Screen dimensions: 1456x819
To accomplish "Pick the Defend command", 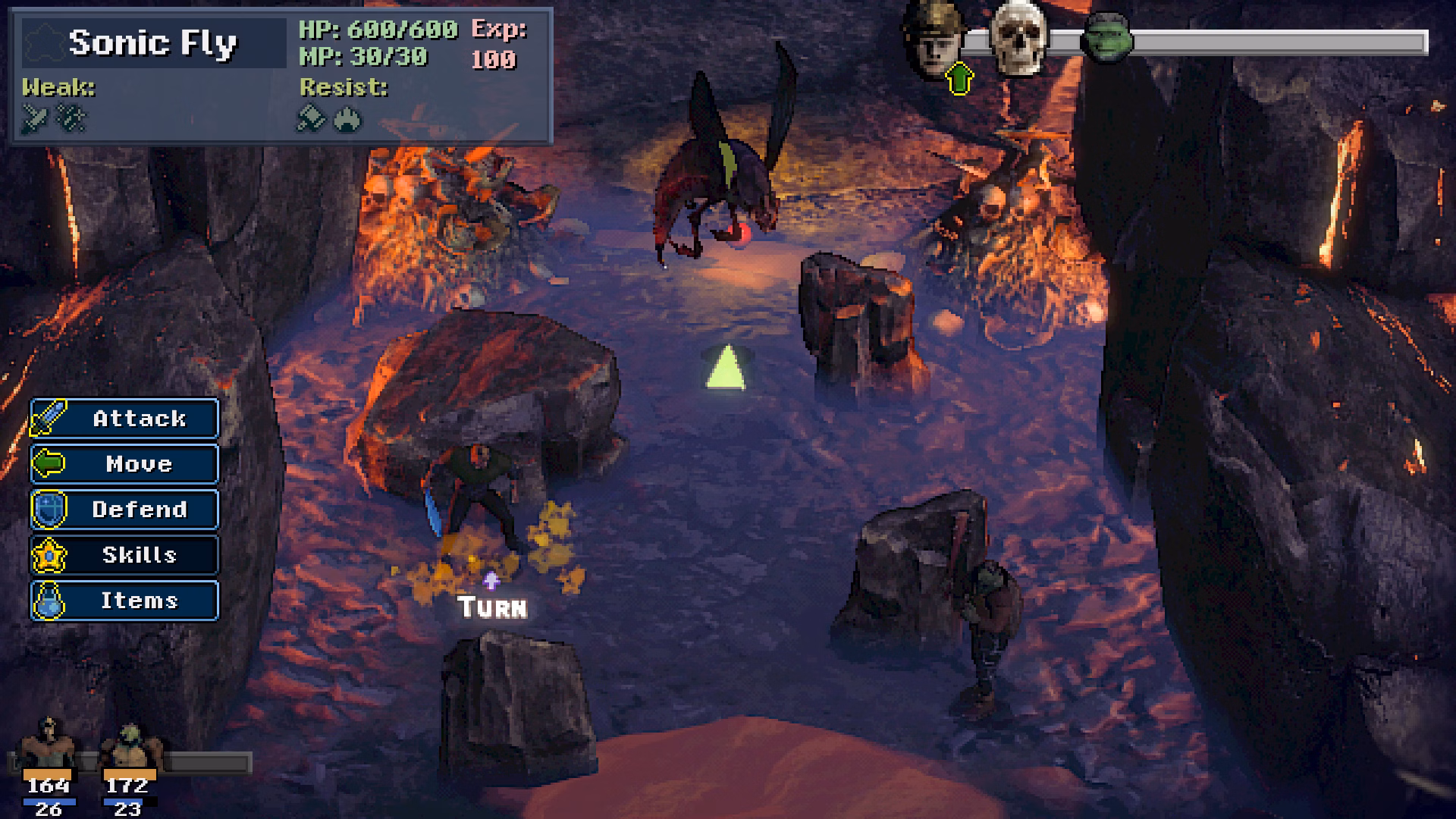I will pos(125,510).
